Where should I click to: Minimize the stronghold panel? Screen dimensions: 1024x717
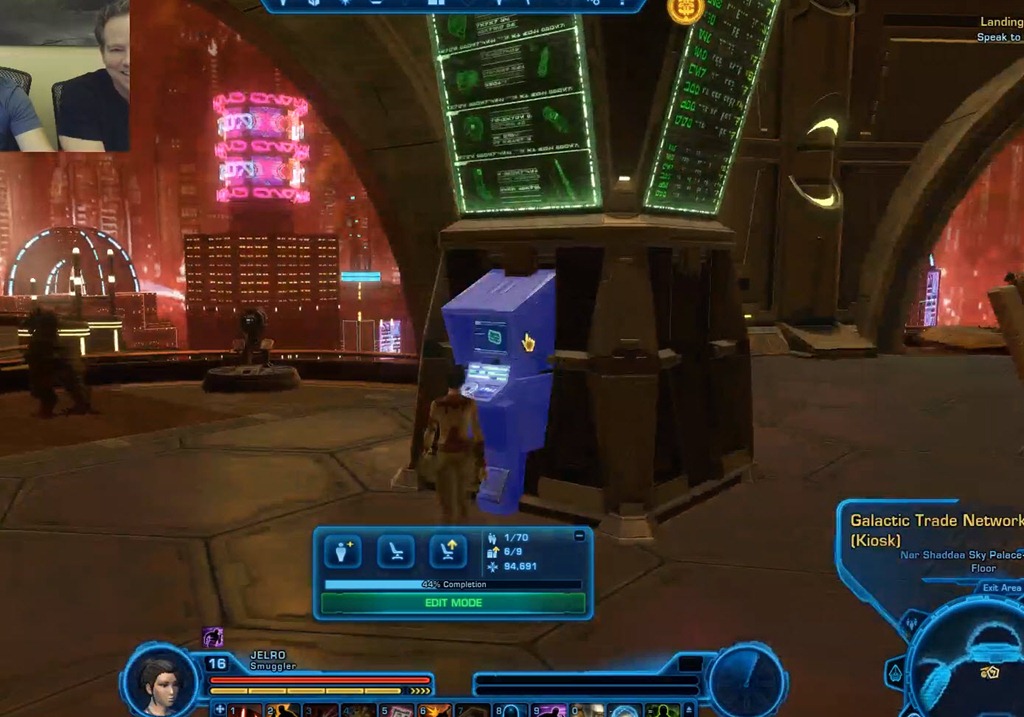(580, 536)
